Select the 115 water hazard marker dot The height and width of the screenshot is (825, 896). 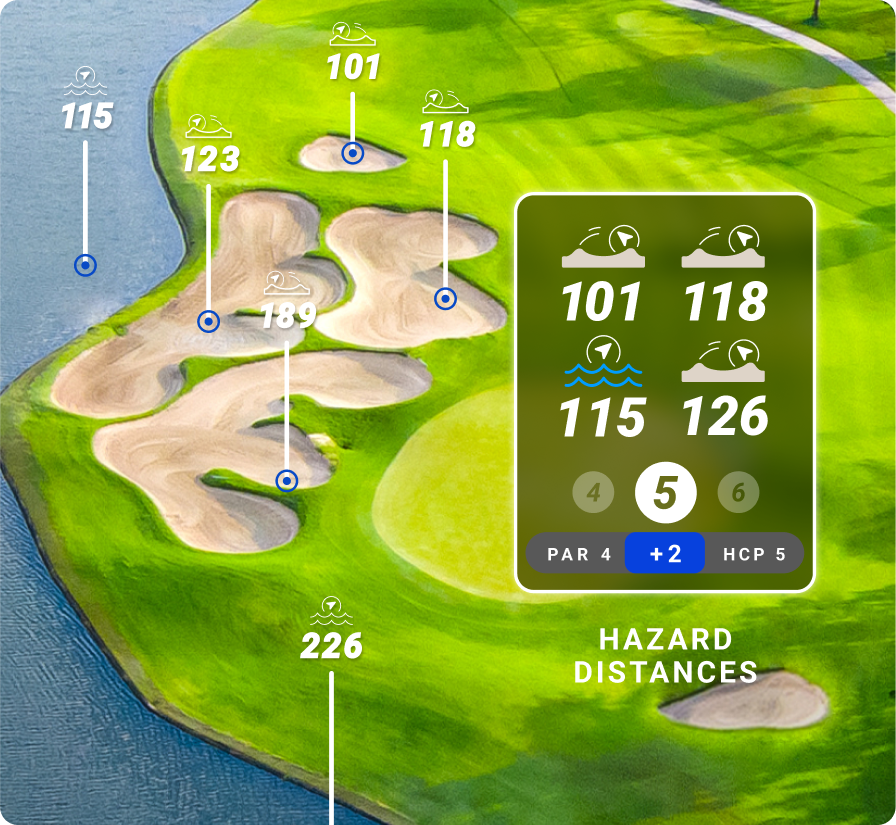(x=86, y=265)
